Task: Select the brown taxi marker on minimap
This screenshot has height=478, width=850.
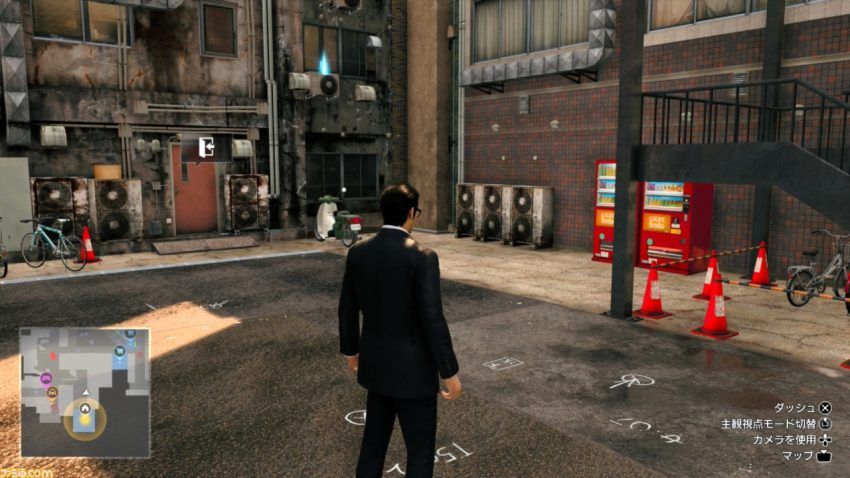Action: 52,393
